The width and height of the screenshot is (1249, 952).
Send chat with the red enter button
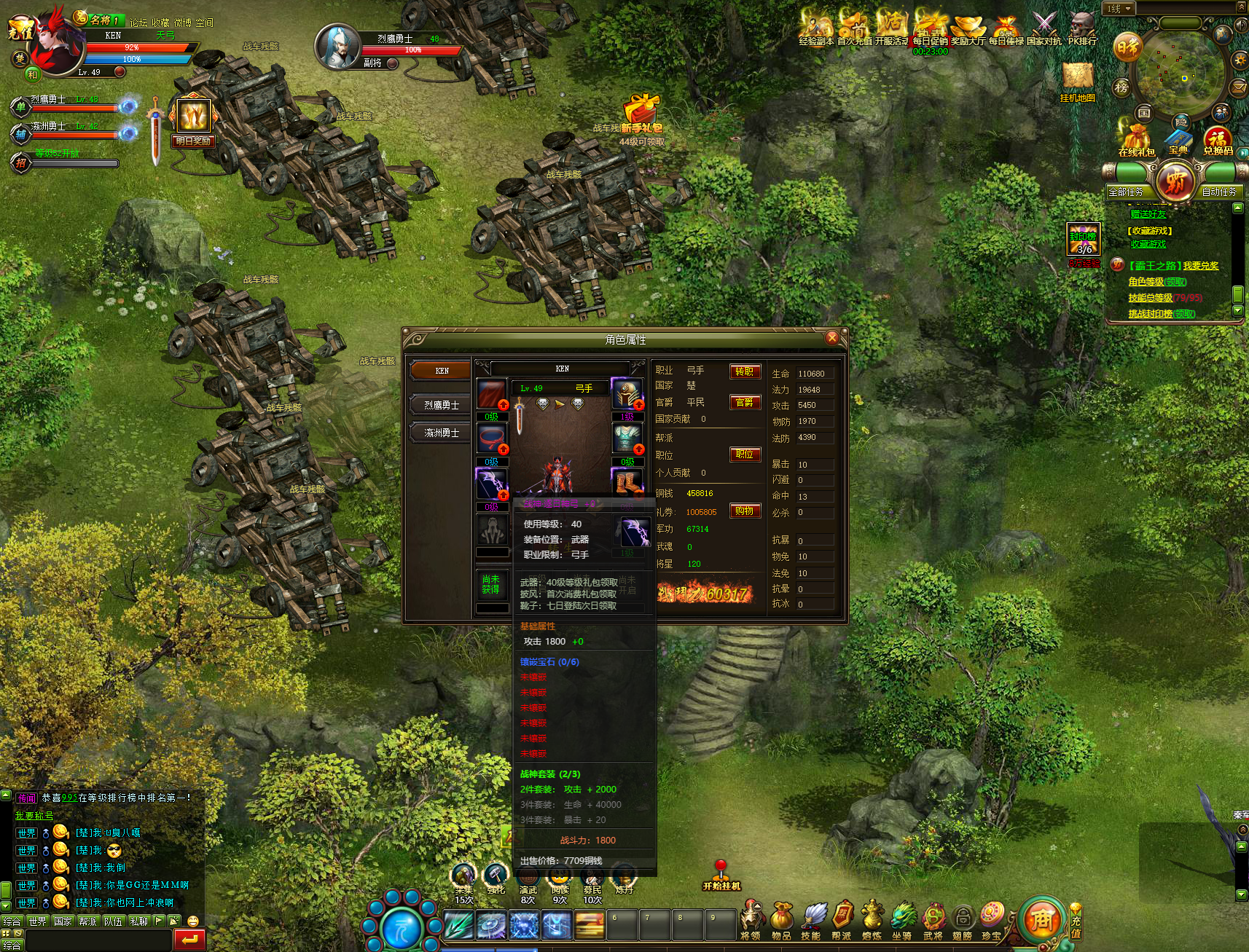189,940
